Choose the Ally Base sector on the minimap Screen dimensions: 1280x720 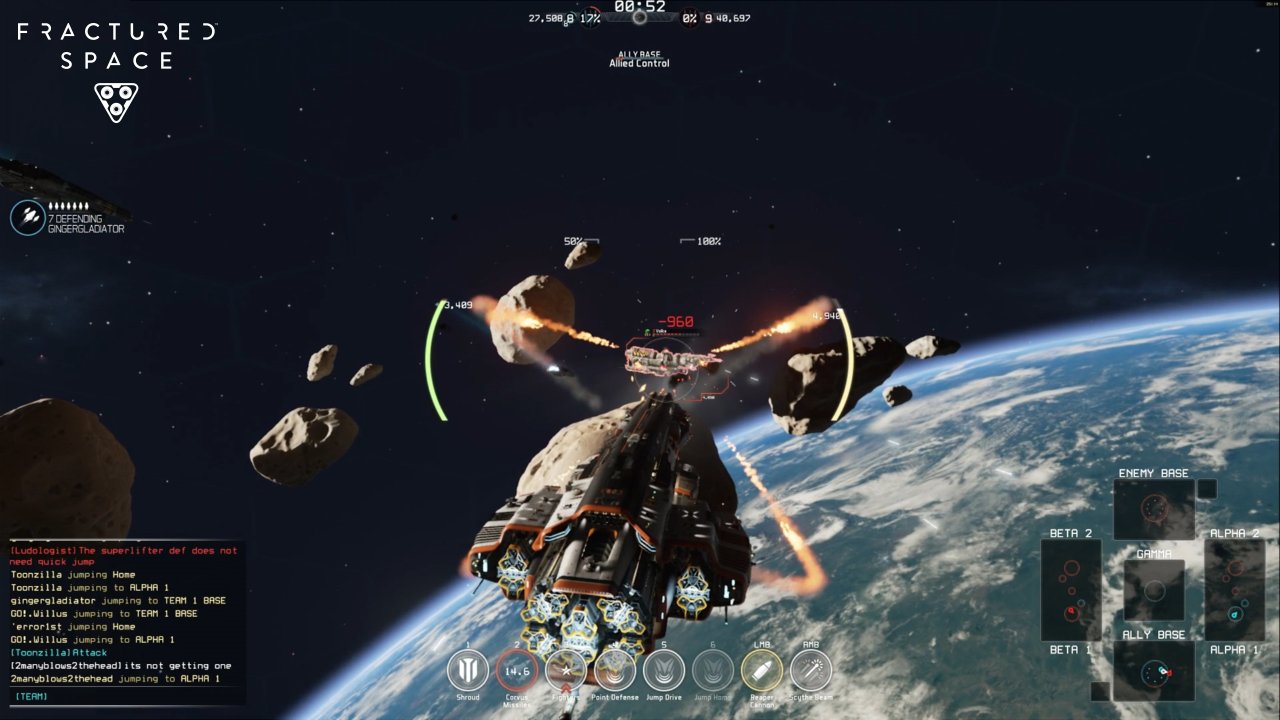[x=1154, y=670]
